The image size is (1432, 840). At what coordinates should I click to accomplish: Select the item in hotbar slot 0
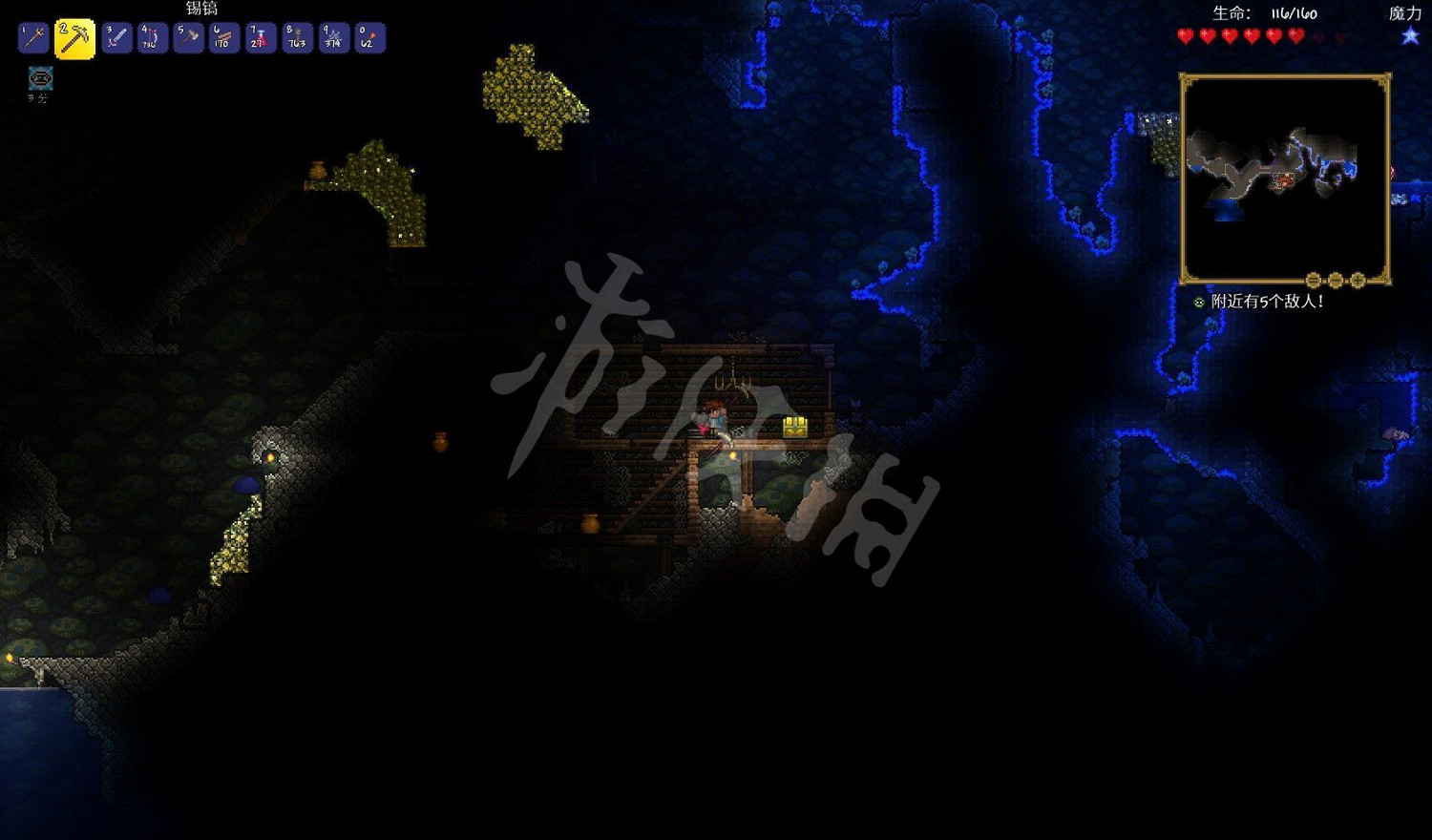[x=369, y=38]
